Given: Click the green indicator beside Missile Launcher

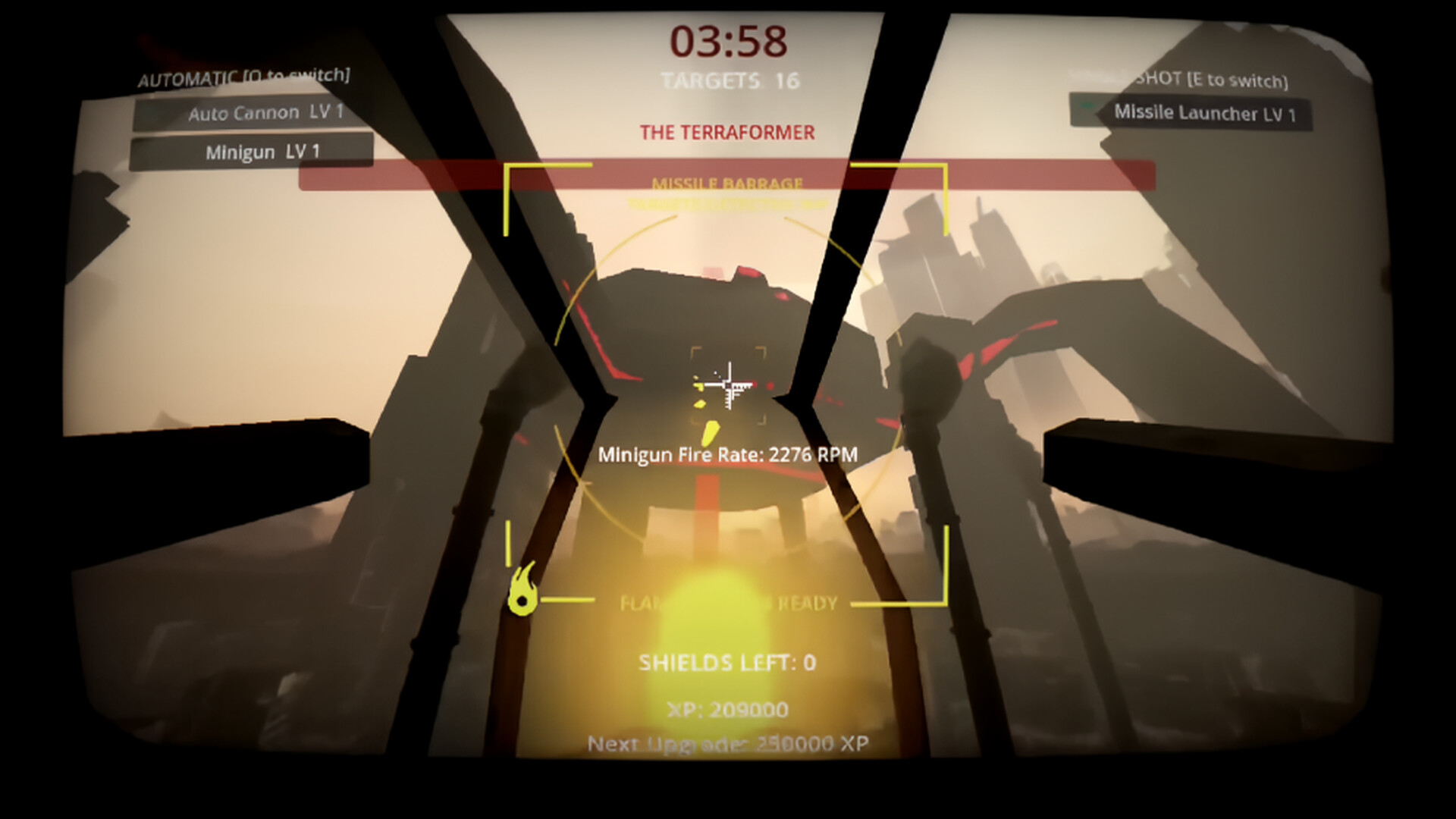Looking at the screenshot, I should pos(1087,107).
